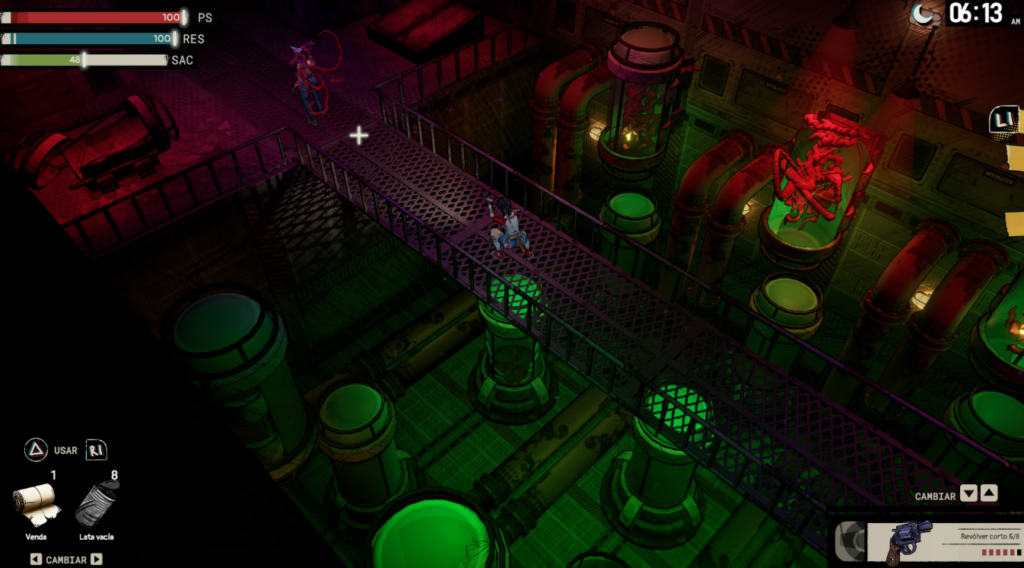Select the Venda bandage item

37,504
